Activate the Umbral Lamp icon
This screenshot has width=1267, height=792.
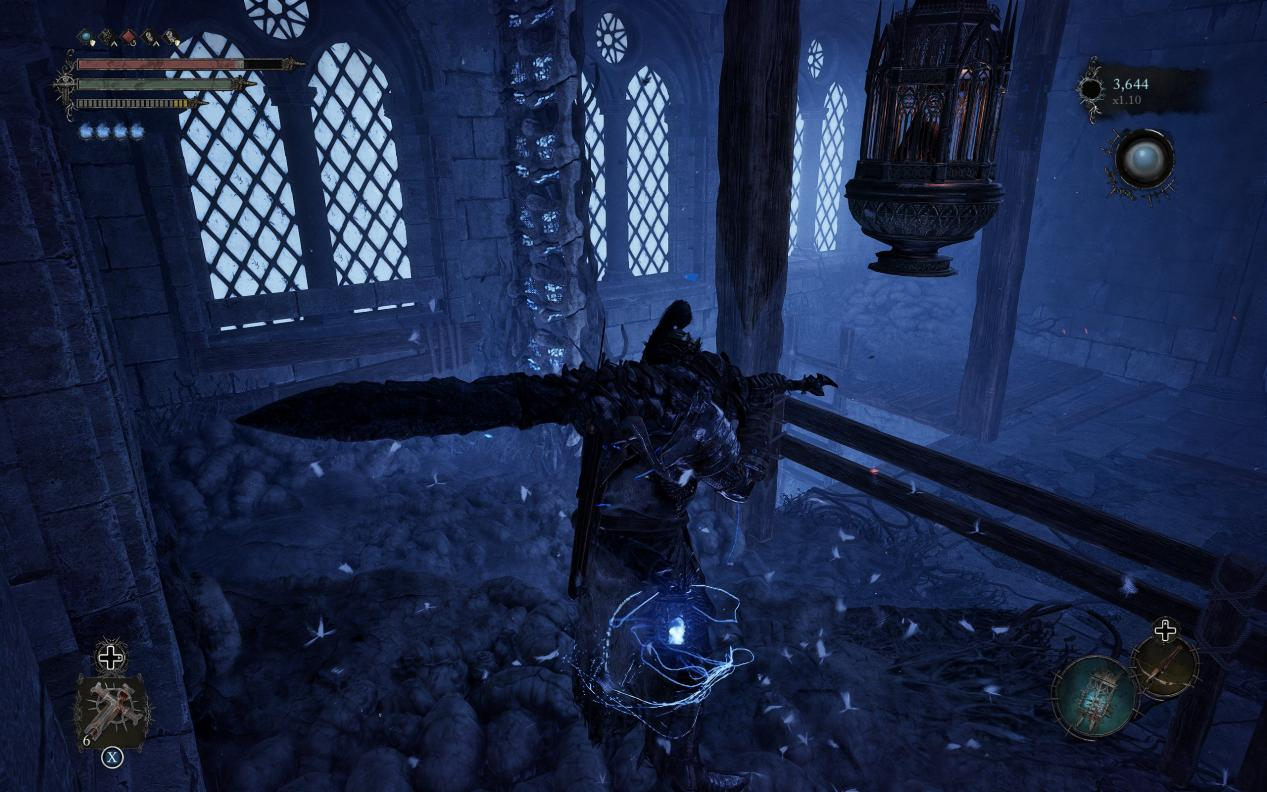point(1095,695)
